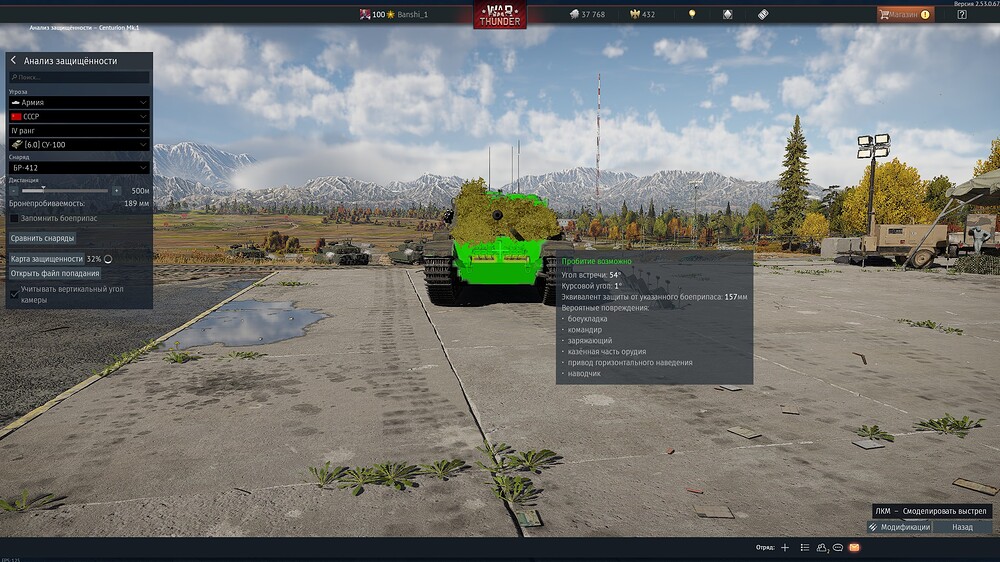This screenshot has height=562, width=1000.
Task: Click the back arrow beside Анализ защищённости
Action: [x=13, y=61]
